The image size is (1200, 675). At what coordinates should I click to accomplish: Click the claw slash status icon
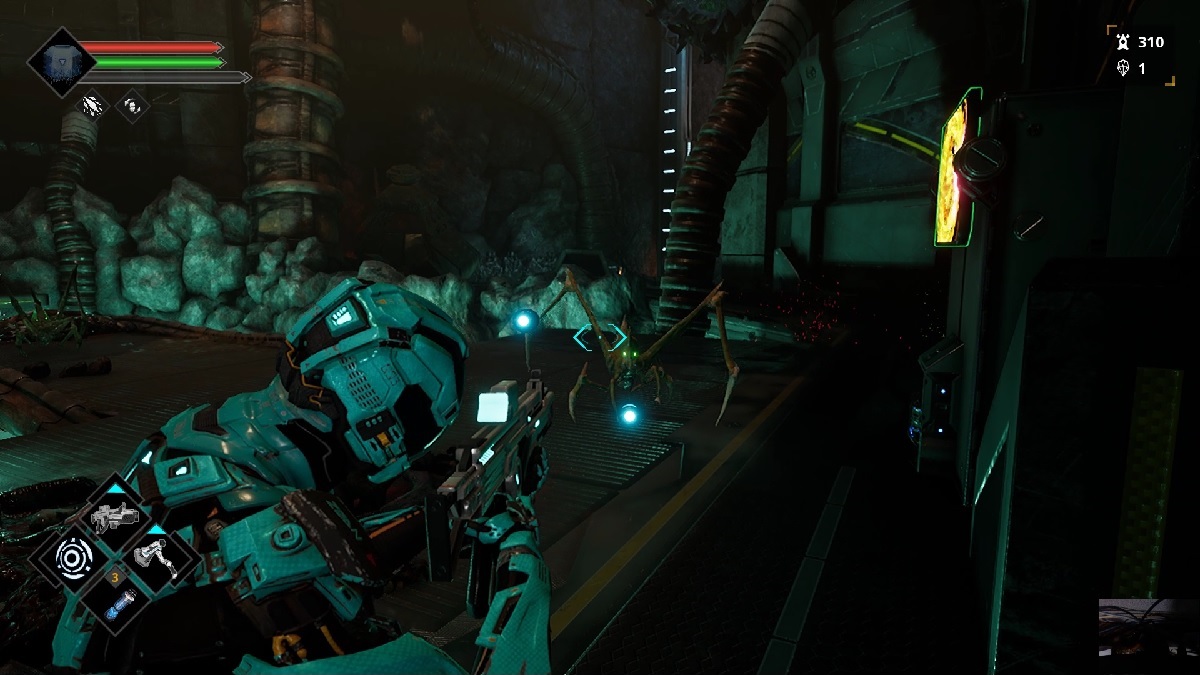tap(94, 104)
